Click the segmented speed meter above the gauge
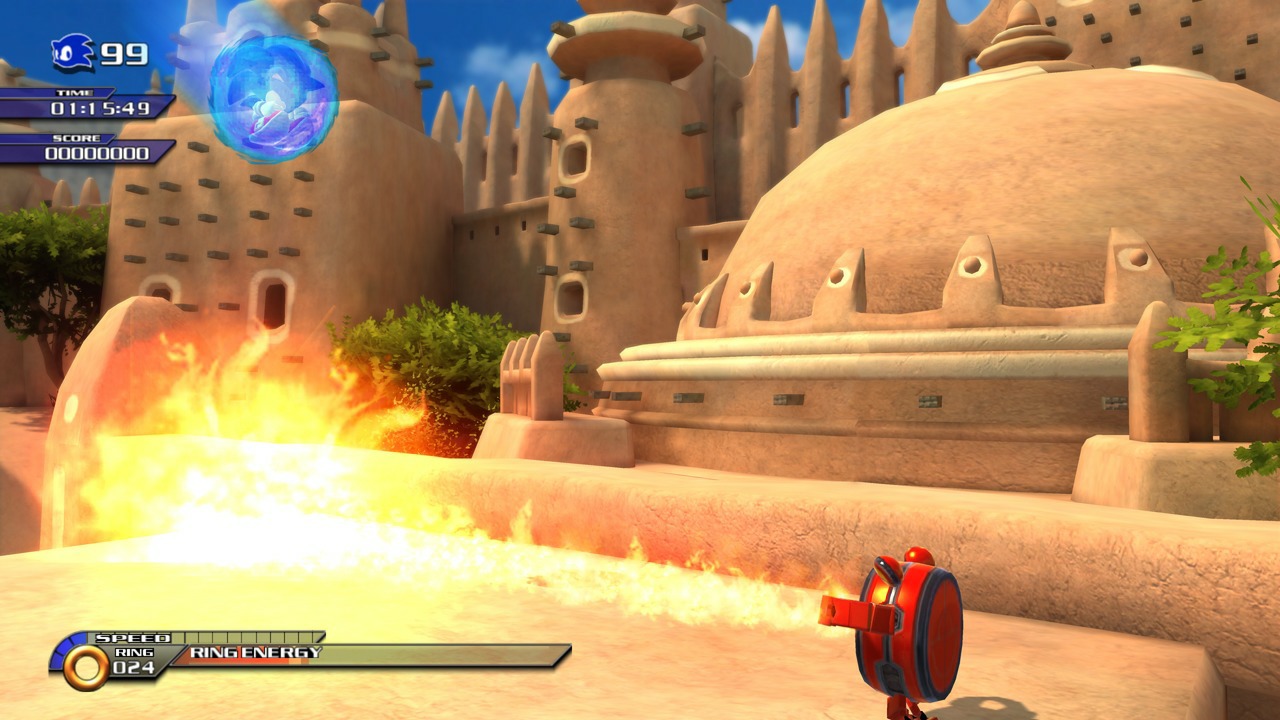The width and height of the screenshot is (1280, 720). (250, 637)
